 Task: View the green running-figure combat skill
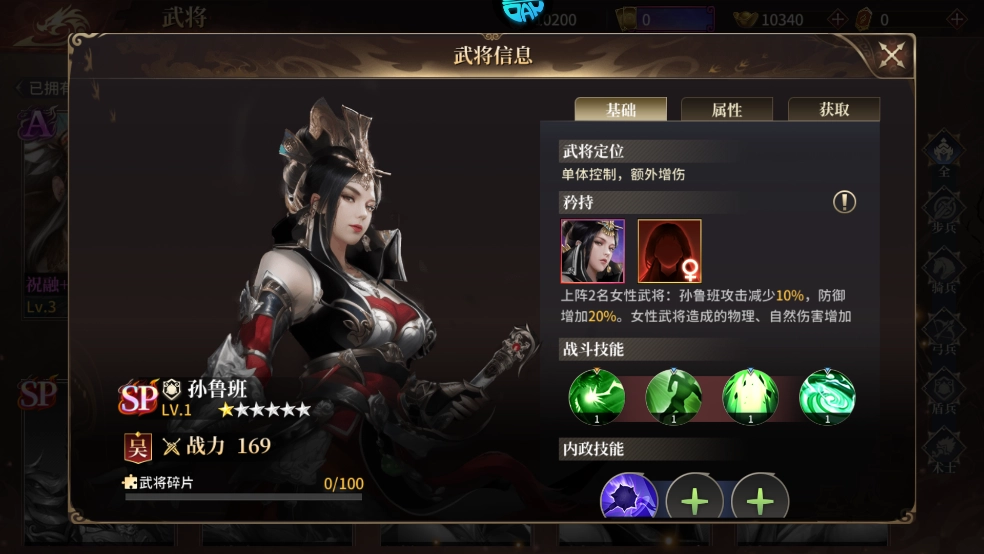click(673, 396)
